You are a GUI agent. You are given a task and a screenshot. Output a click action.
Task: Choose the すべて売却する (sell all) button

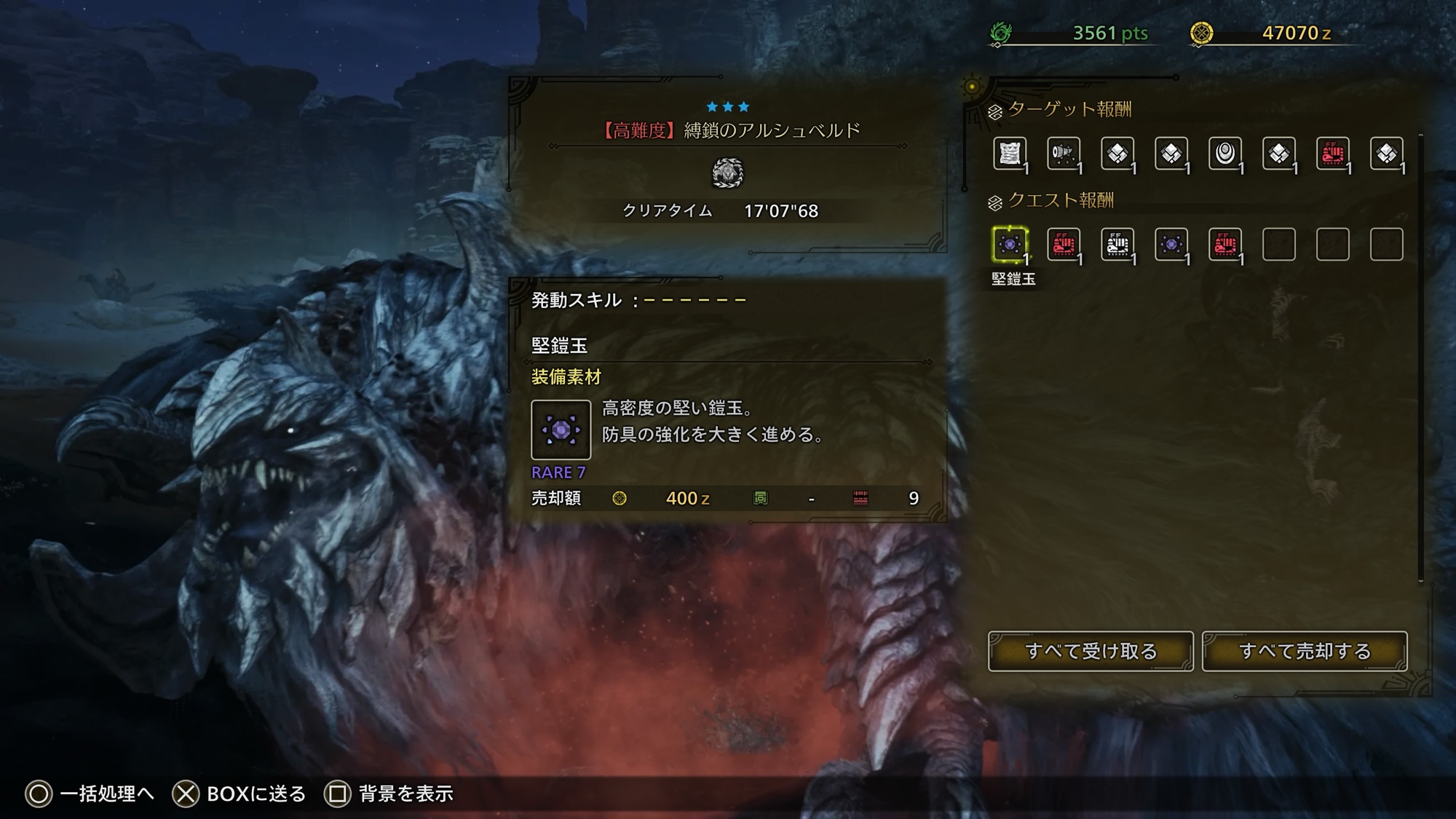click(1304, 651)
